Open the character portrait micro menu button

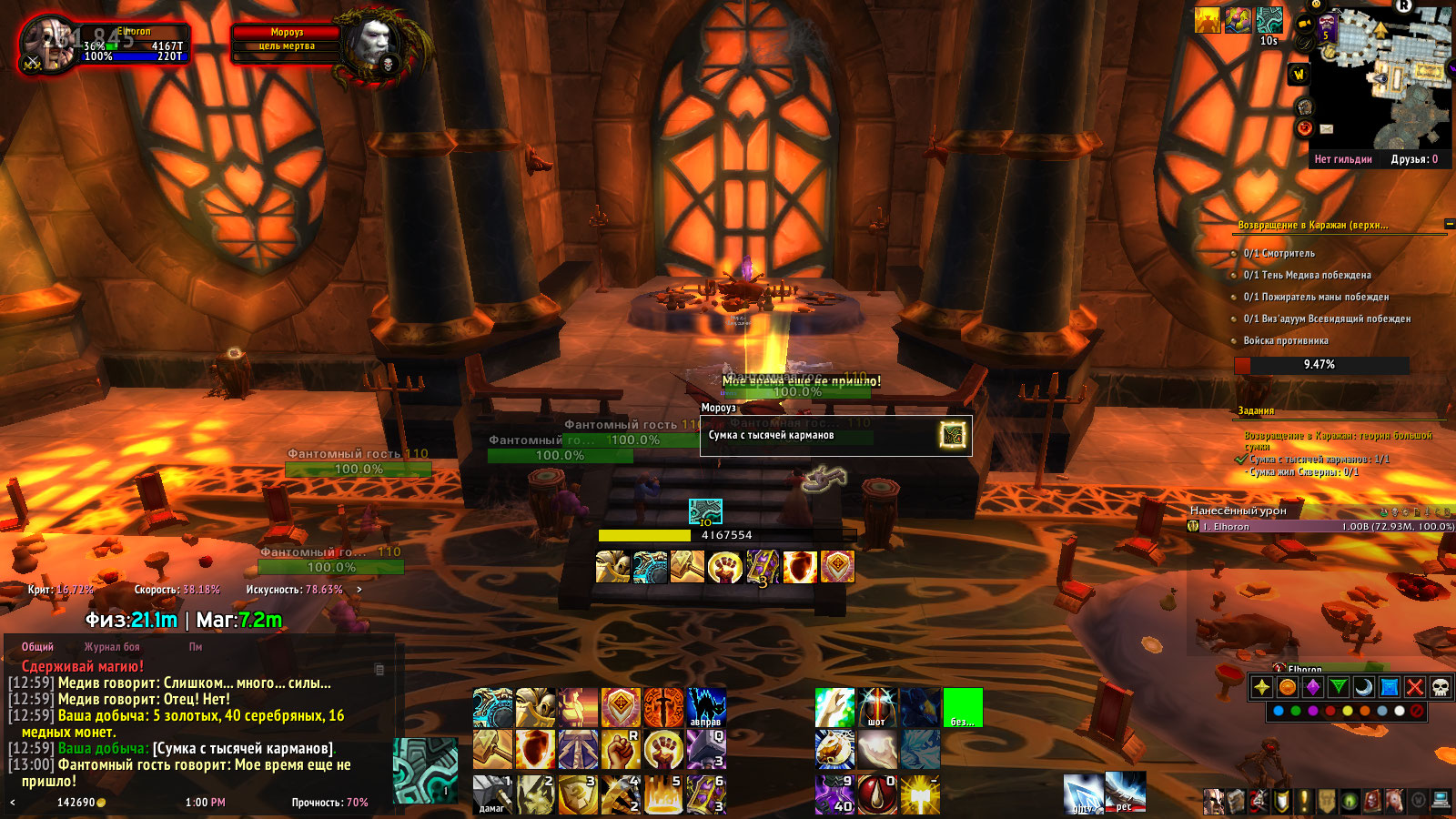click(1213, 801)
